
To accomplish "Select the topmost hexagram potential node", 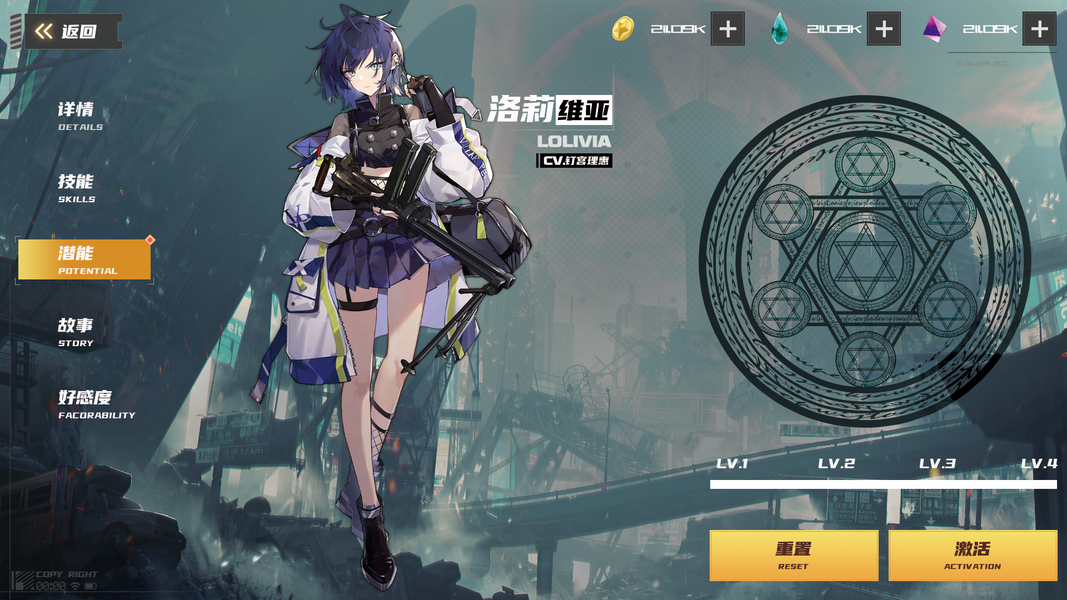I will [x=865, y=165].
